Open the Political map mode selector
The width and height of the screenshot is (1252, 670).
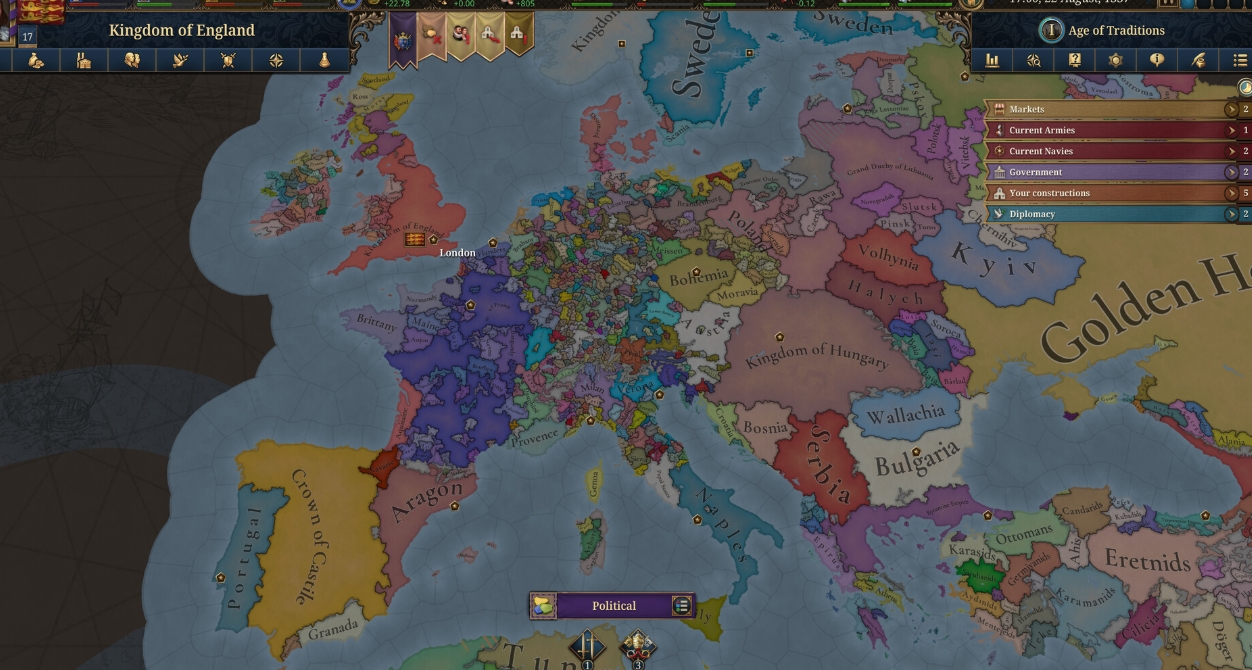pyautogui.click(x=613, y=606)
